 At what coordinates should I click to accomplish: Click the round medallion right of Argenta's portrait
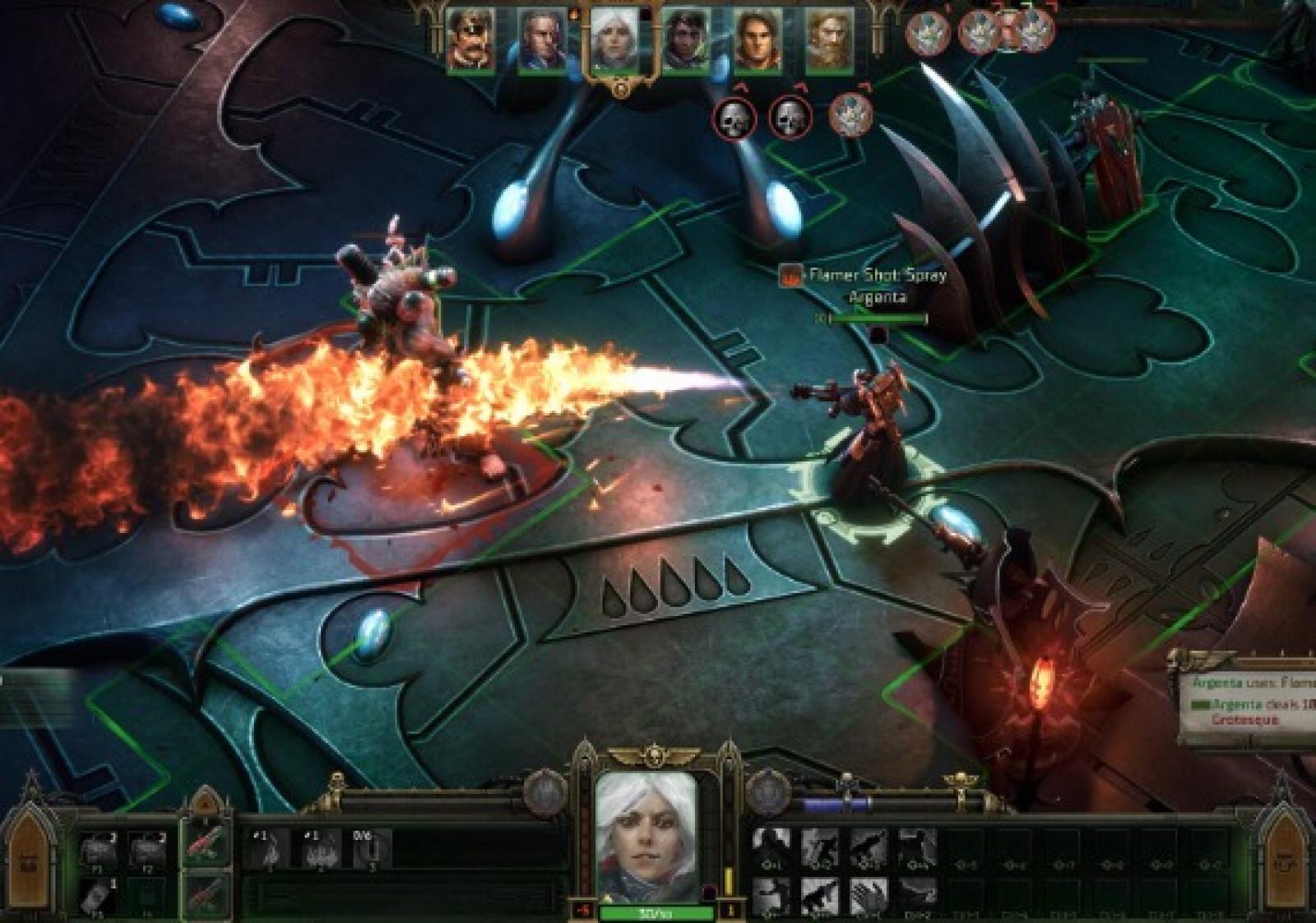[x=767, y=792]
